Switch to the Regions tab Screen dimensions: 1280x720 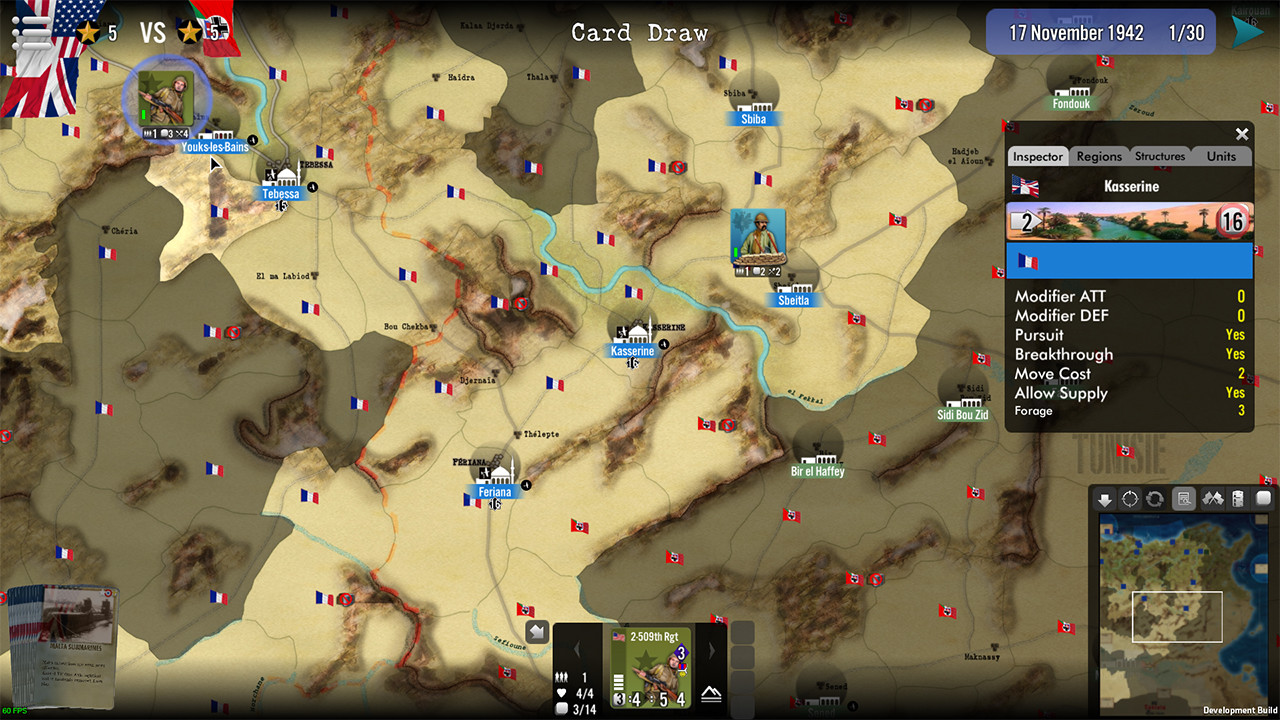[x=1098, y=156]
